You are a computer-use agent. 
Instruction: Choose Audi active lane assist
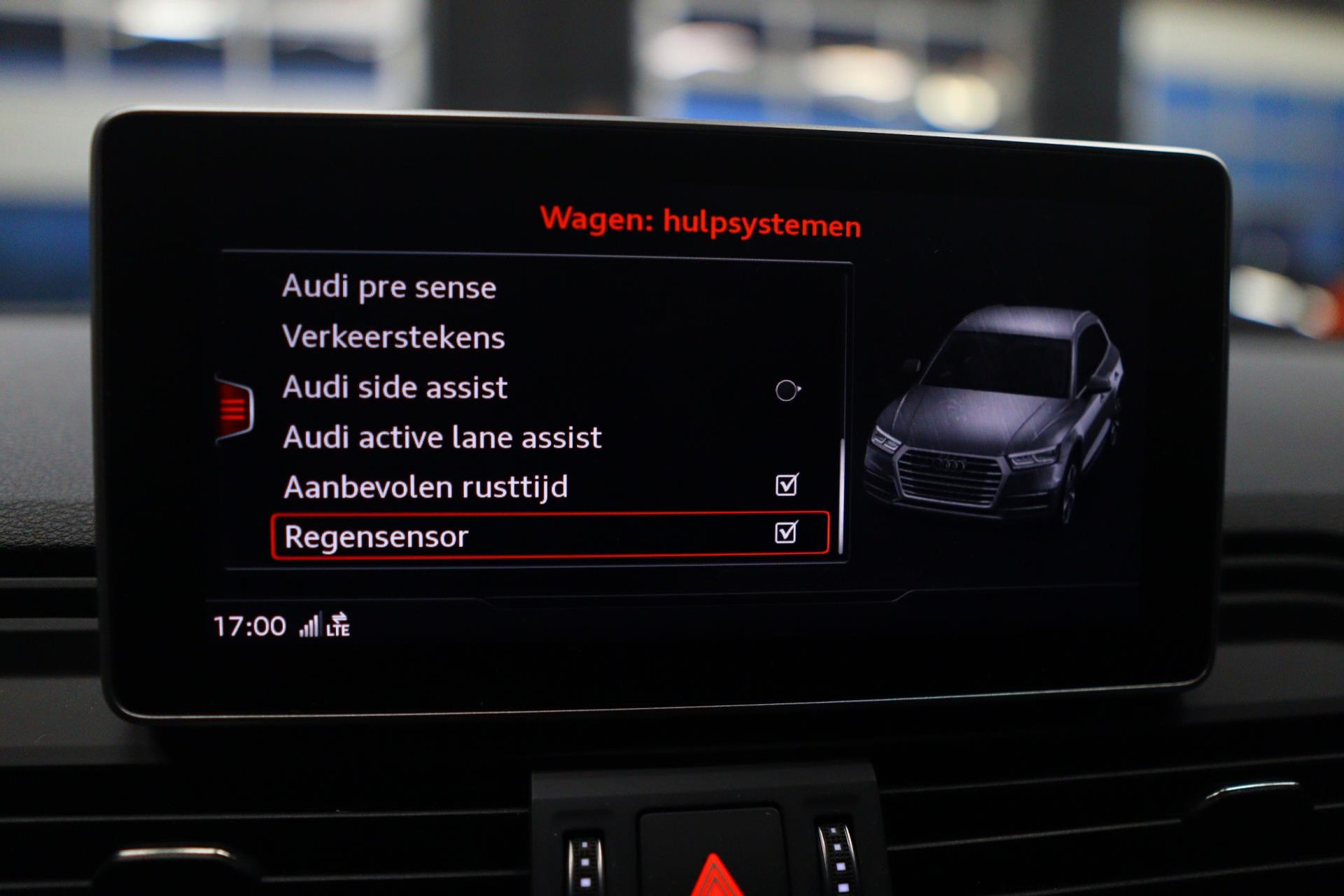tap(442, 438)
